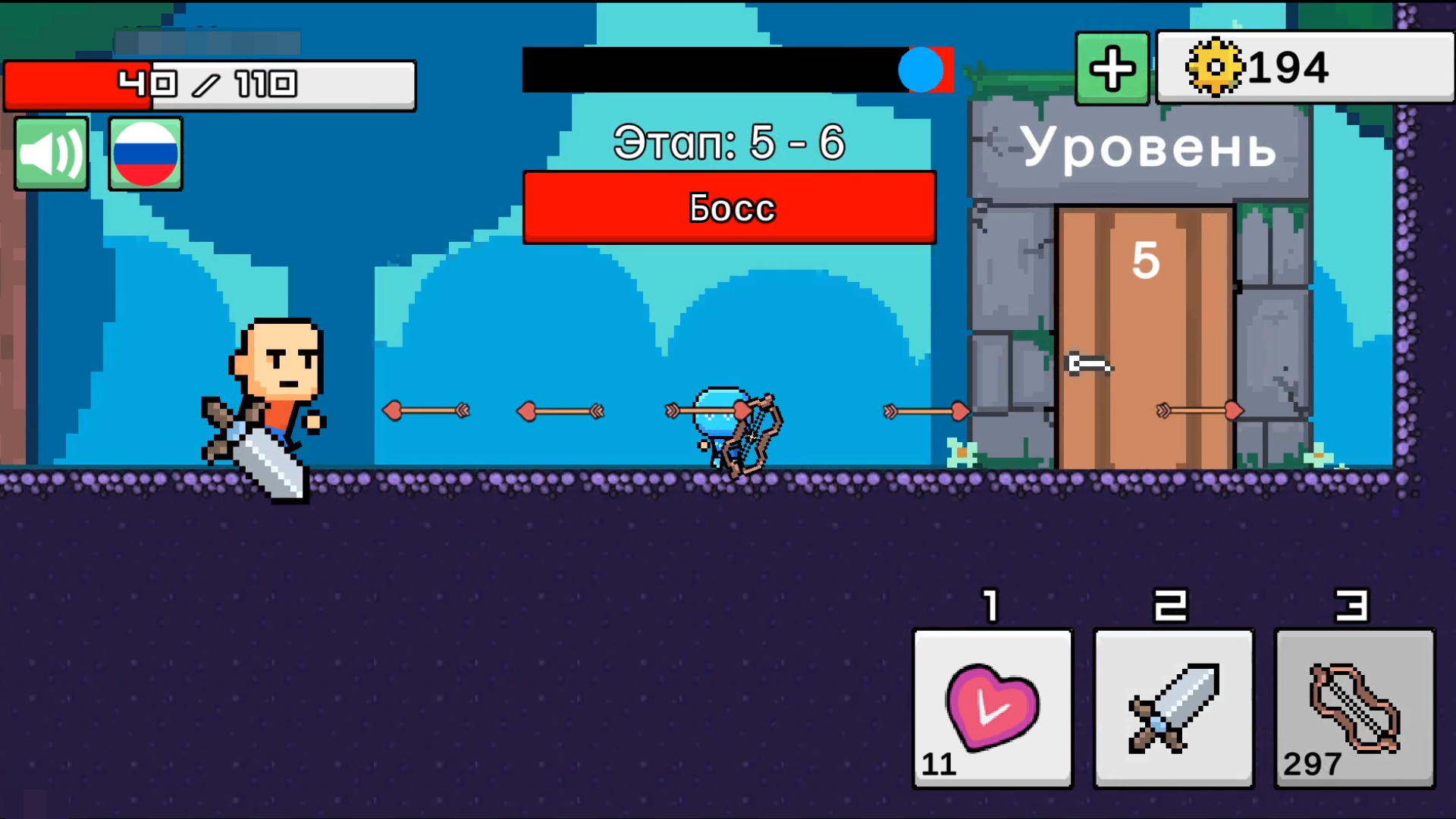Expand the currency panel near 194
The height and width of the screenshot is (819, 1456).
[1303, 68]
